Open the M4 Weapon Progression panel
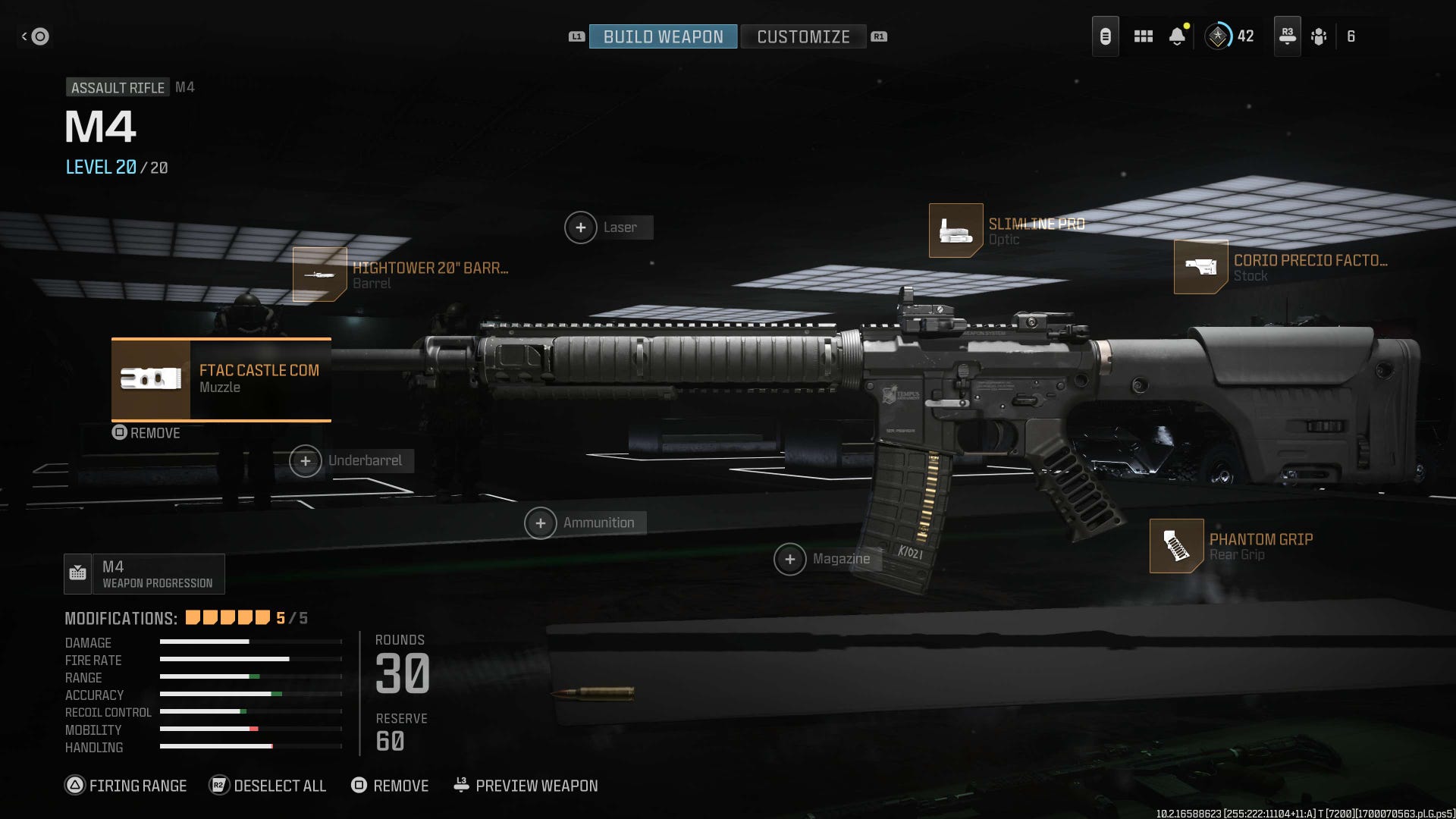The height and width of the screenshot is (819, 1456). point(144,574)
